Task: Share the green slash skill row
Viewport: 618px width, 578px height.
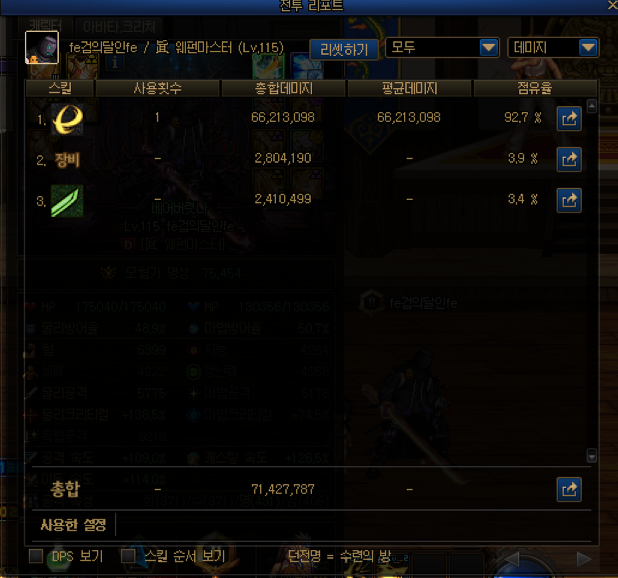Action: [x=569, y=200]
